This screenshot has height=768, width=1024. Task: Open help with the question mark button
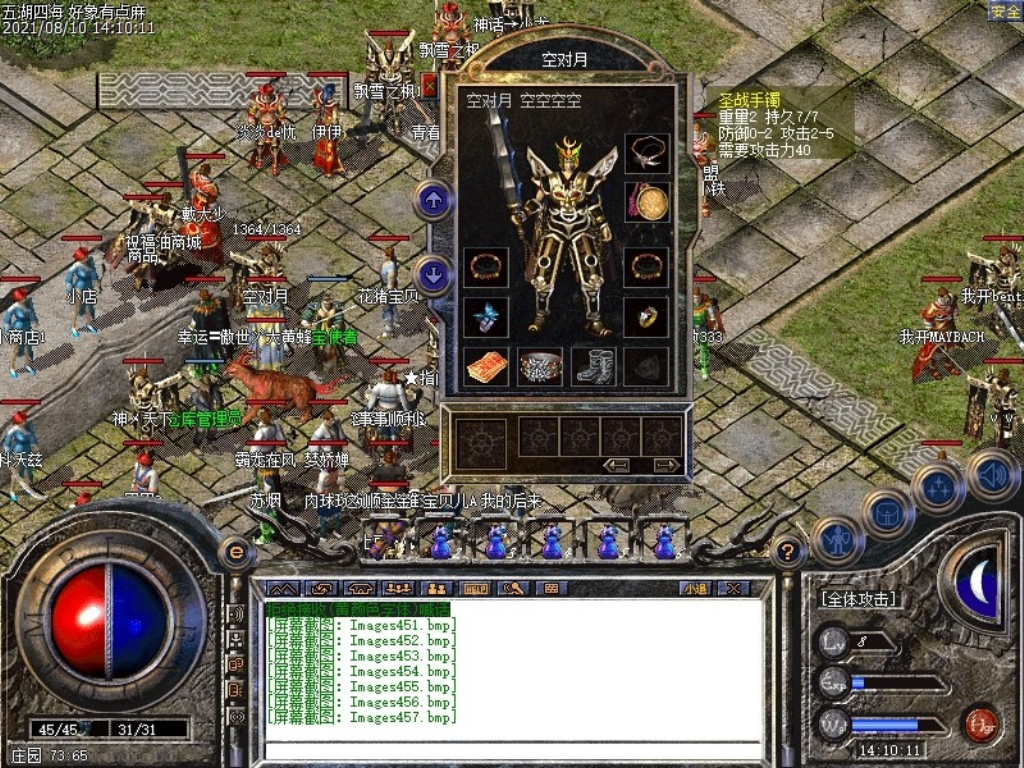(789, 550)
